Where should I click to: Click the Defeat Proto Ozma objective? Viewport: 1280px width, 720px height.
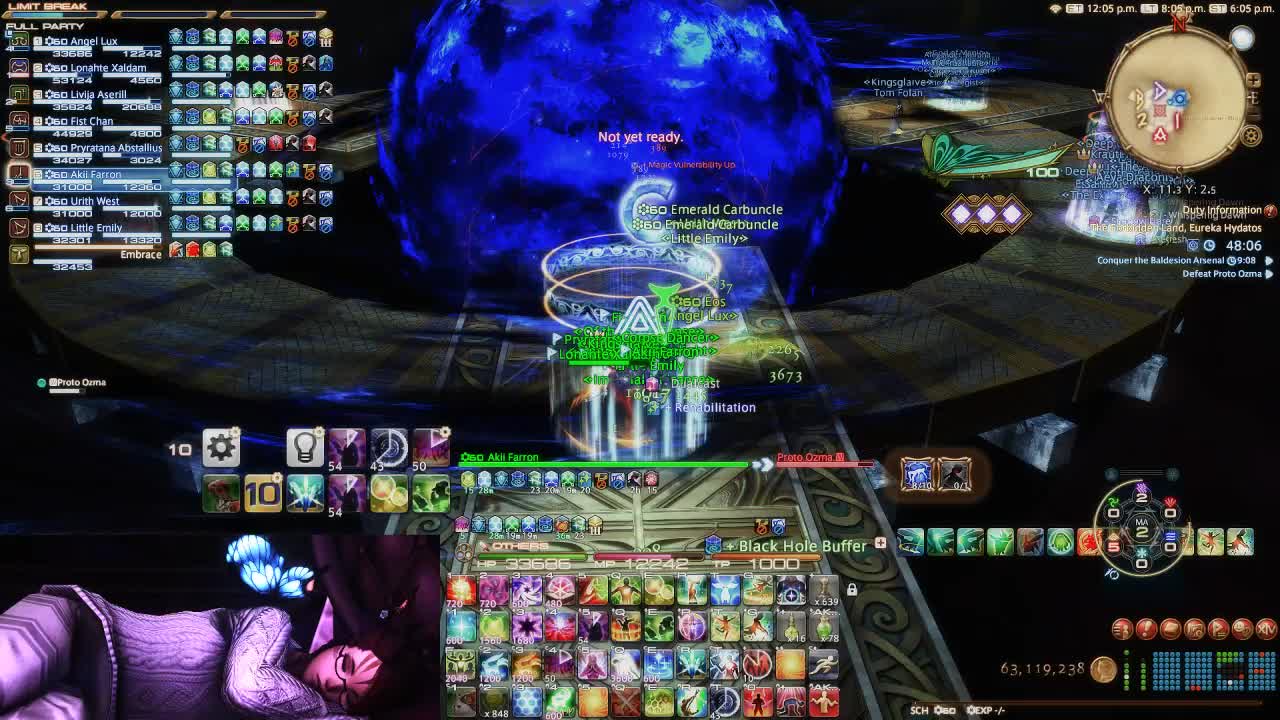[1221, 274]
